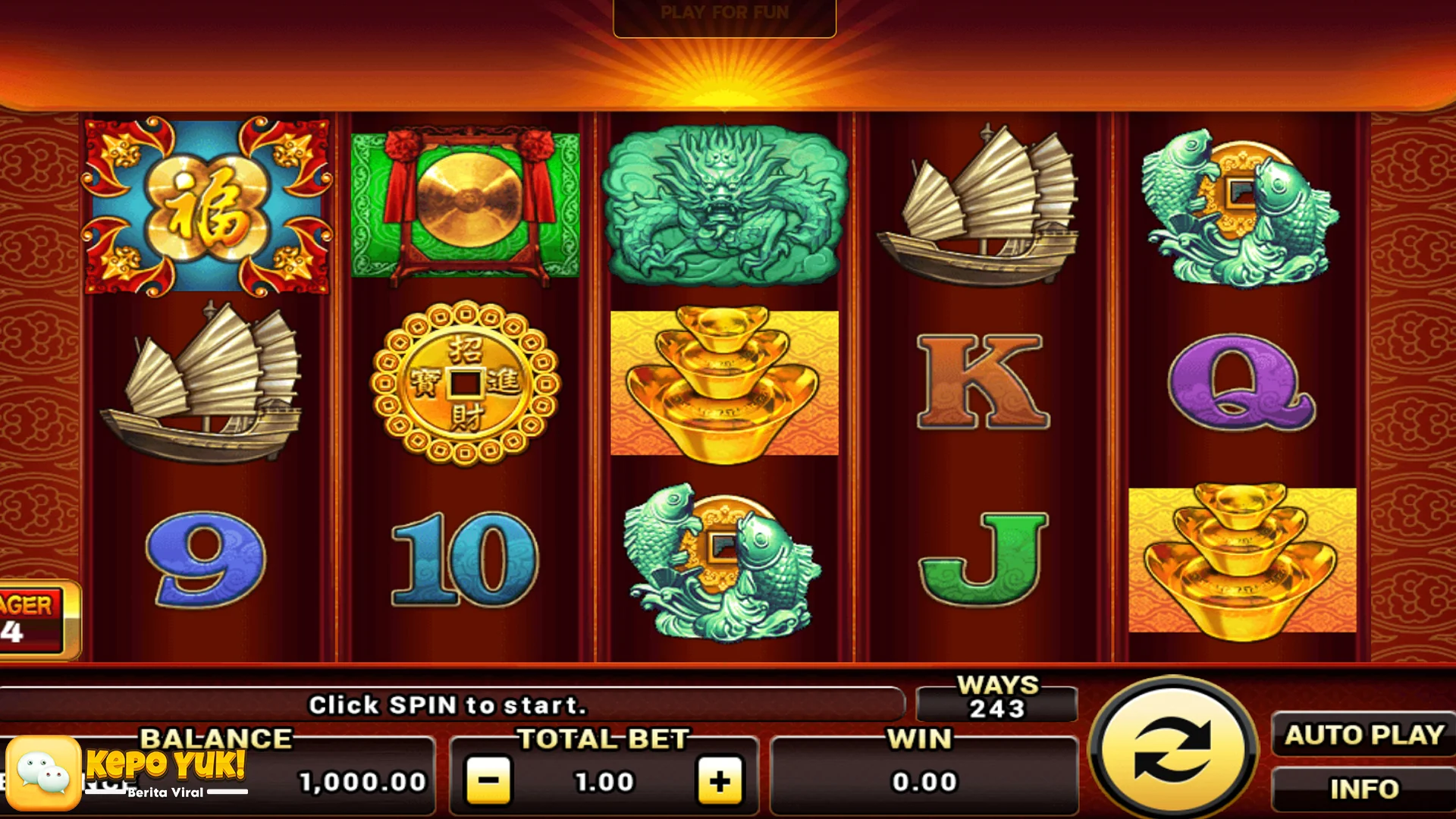
Task: Select the Total Bet amount field
Action: (x=603, y=781)
